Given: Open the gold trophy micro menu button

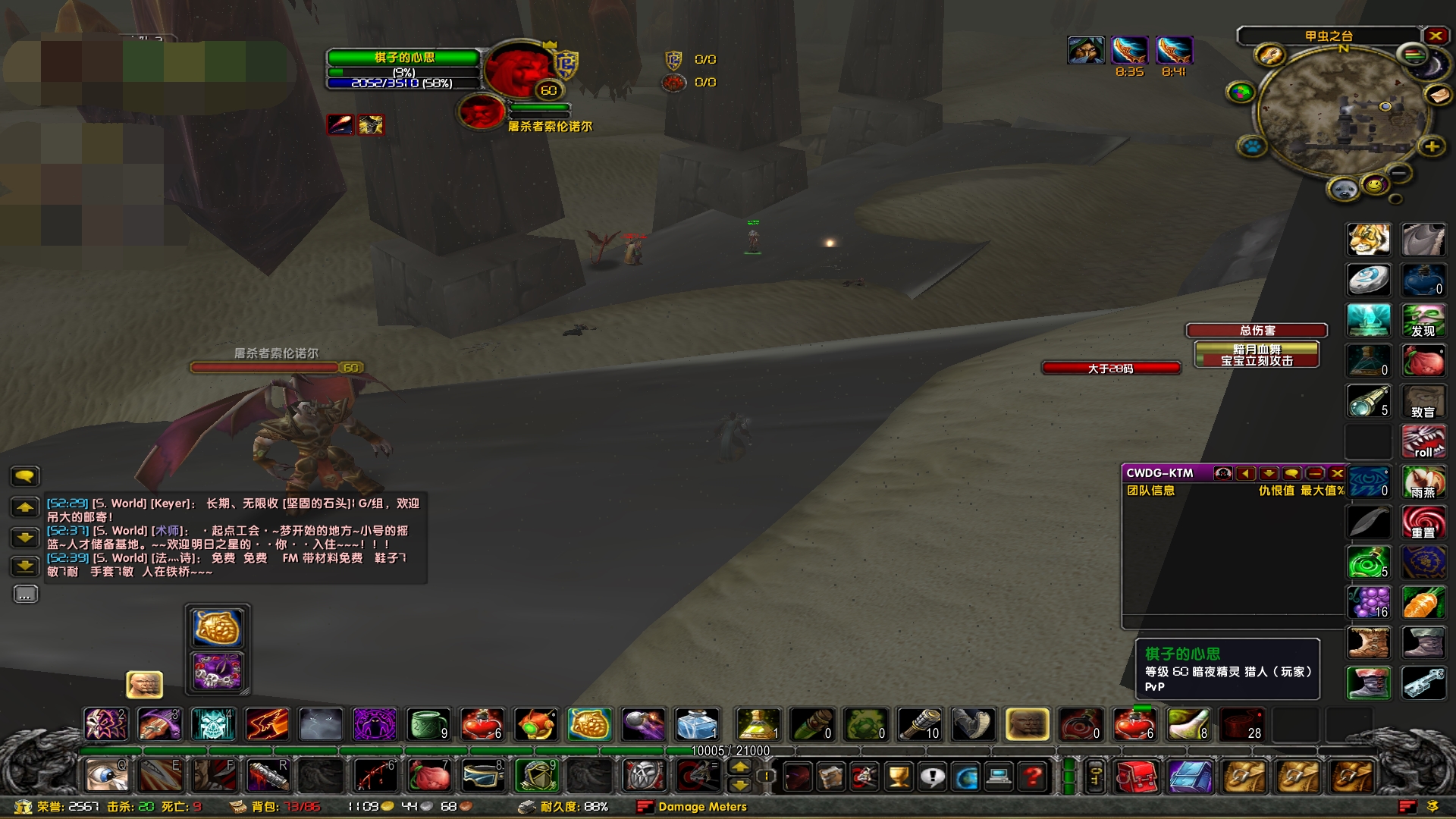Looking at the screenshot, I should [898, 777].
